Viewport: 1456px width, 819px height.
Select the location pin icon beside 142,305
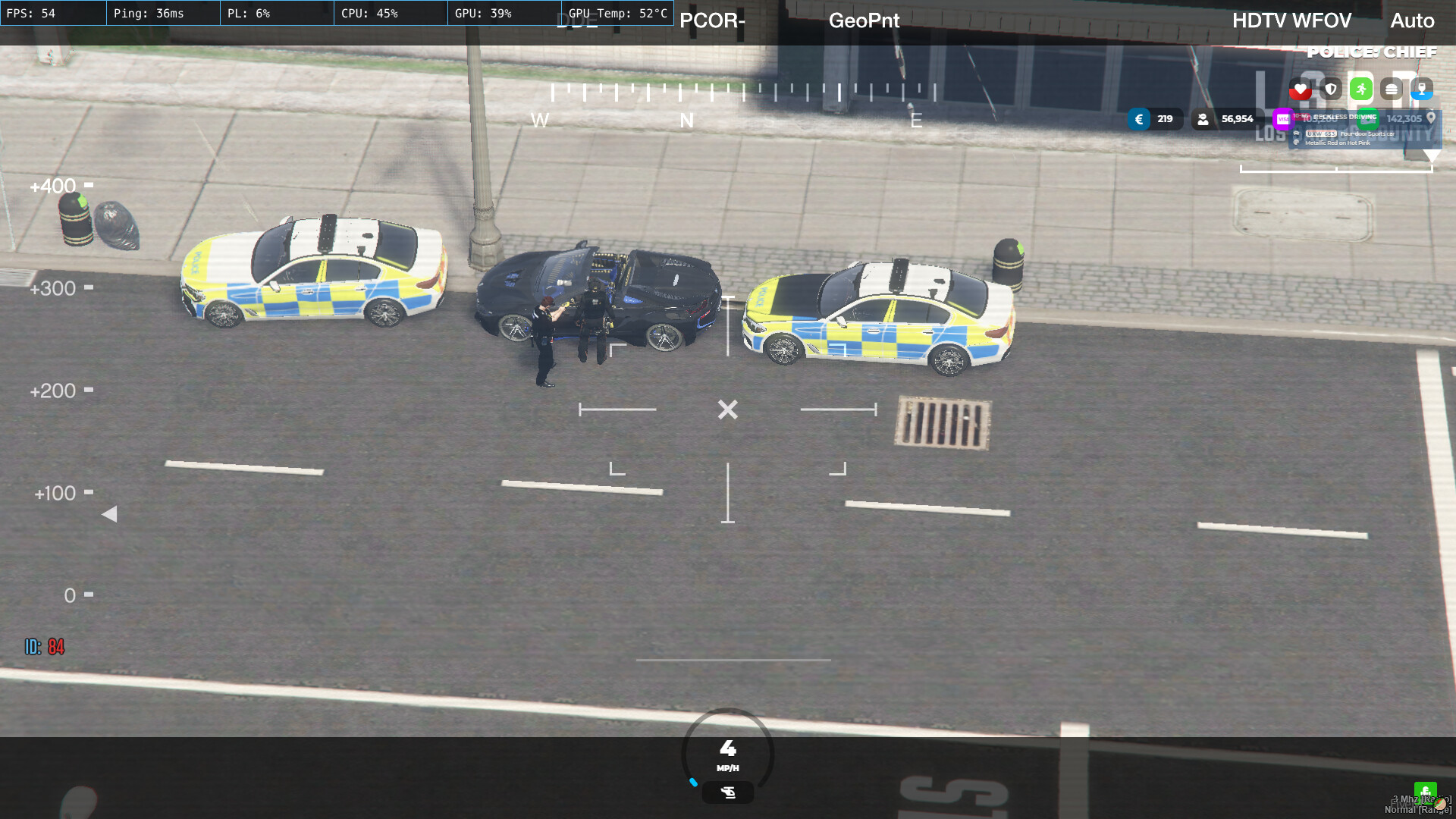1432,118
